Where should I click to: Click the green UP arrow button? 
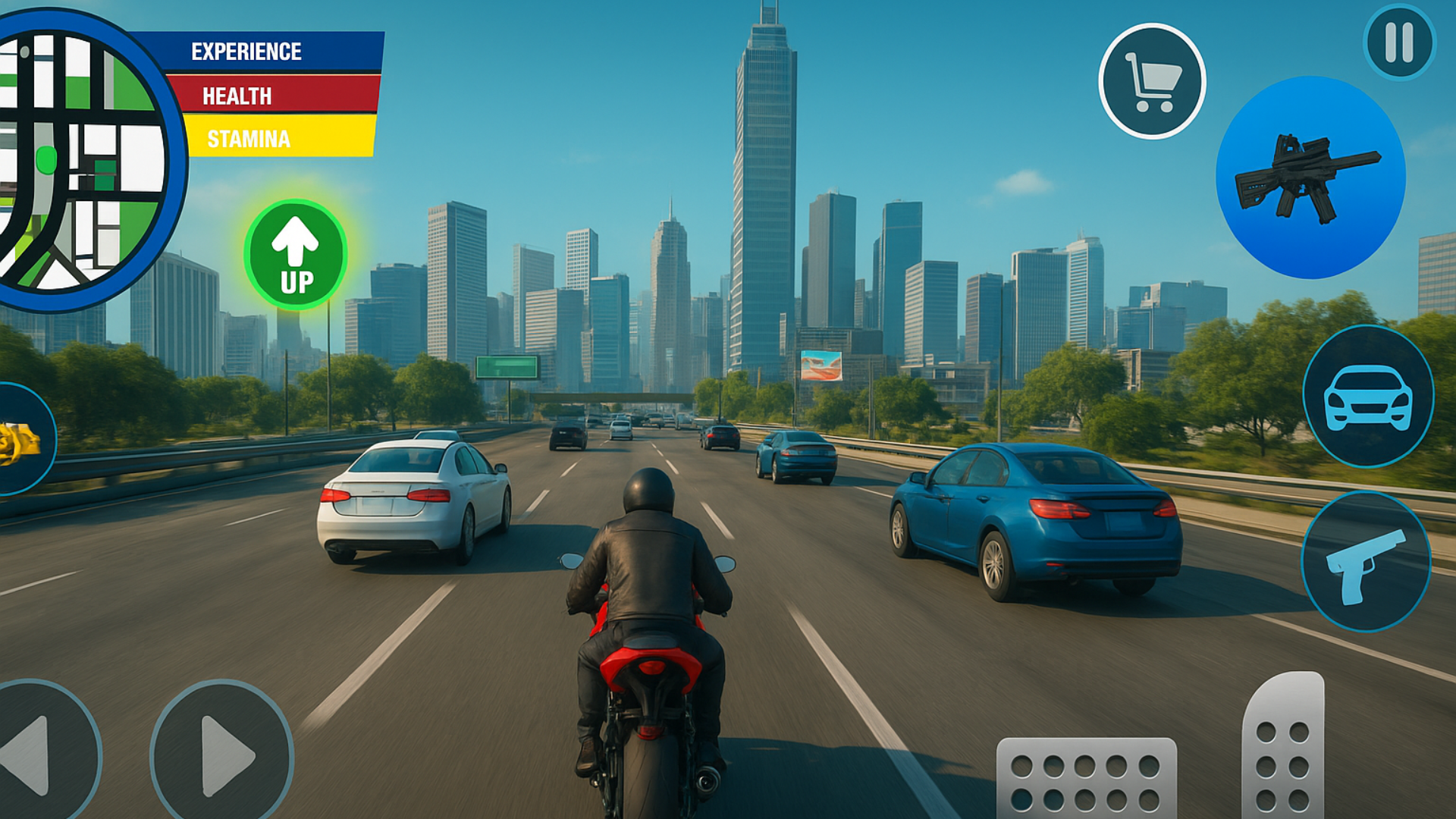click(296, 255)
